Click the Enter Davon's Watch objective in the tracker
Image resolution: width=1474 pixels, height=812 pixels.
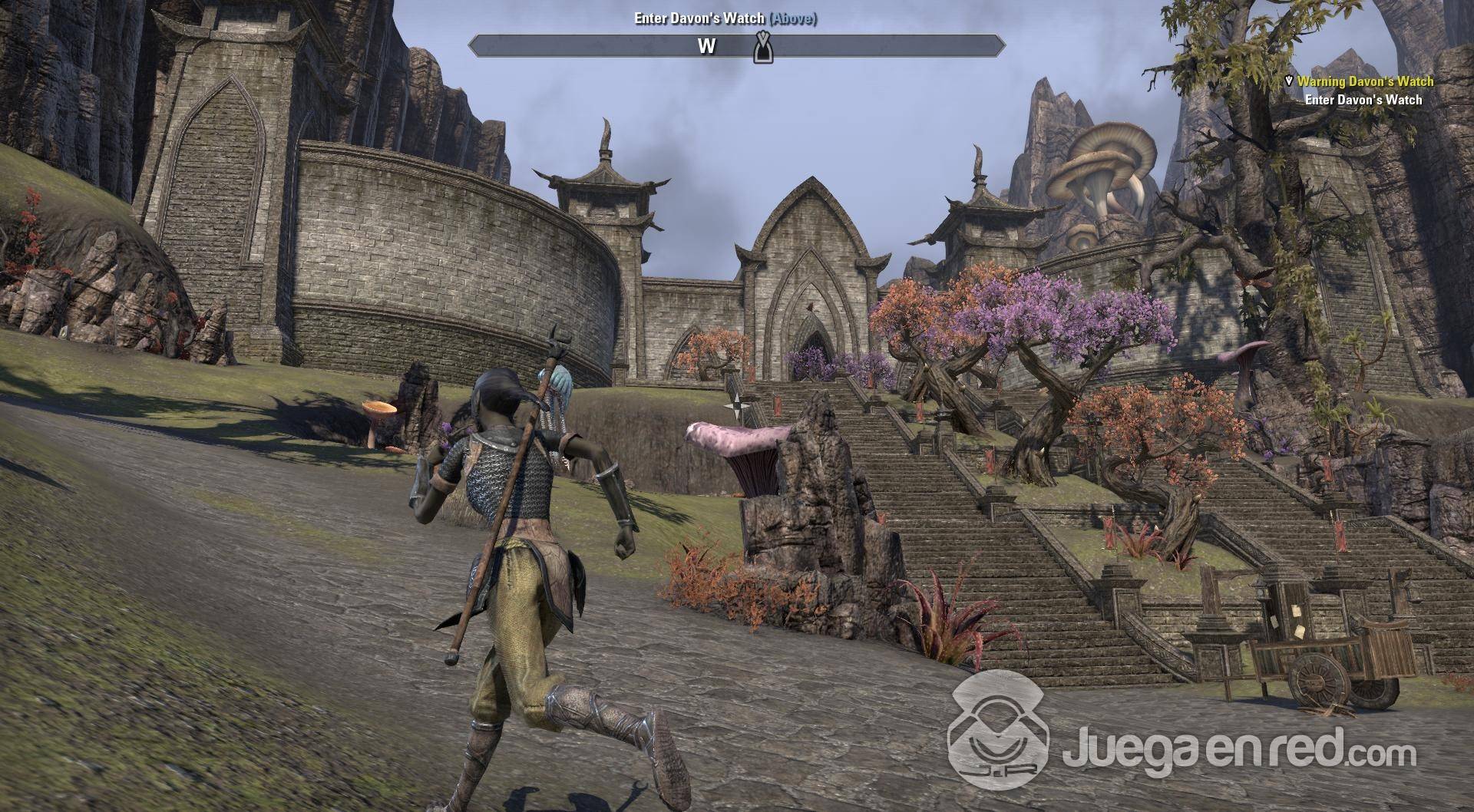coord(1363,100)
